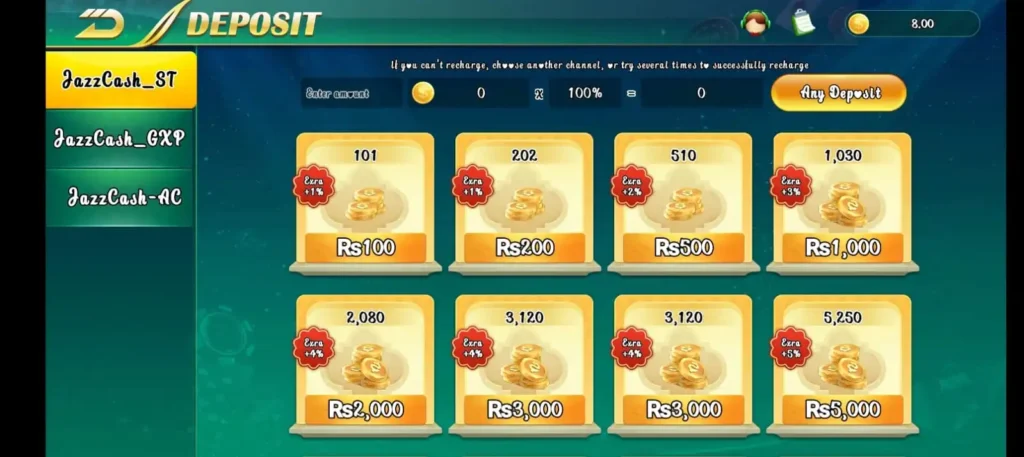Select the JazzCash_GXP payment channel
1024x457 pixels.
point(120,139)
